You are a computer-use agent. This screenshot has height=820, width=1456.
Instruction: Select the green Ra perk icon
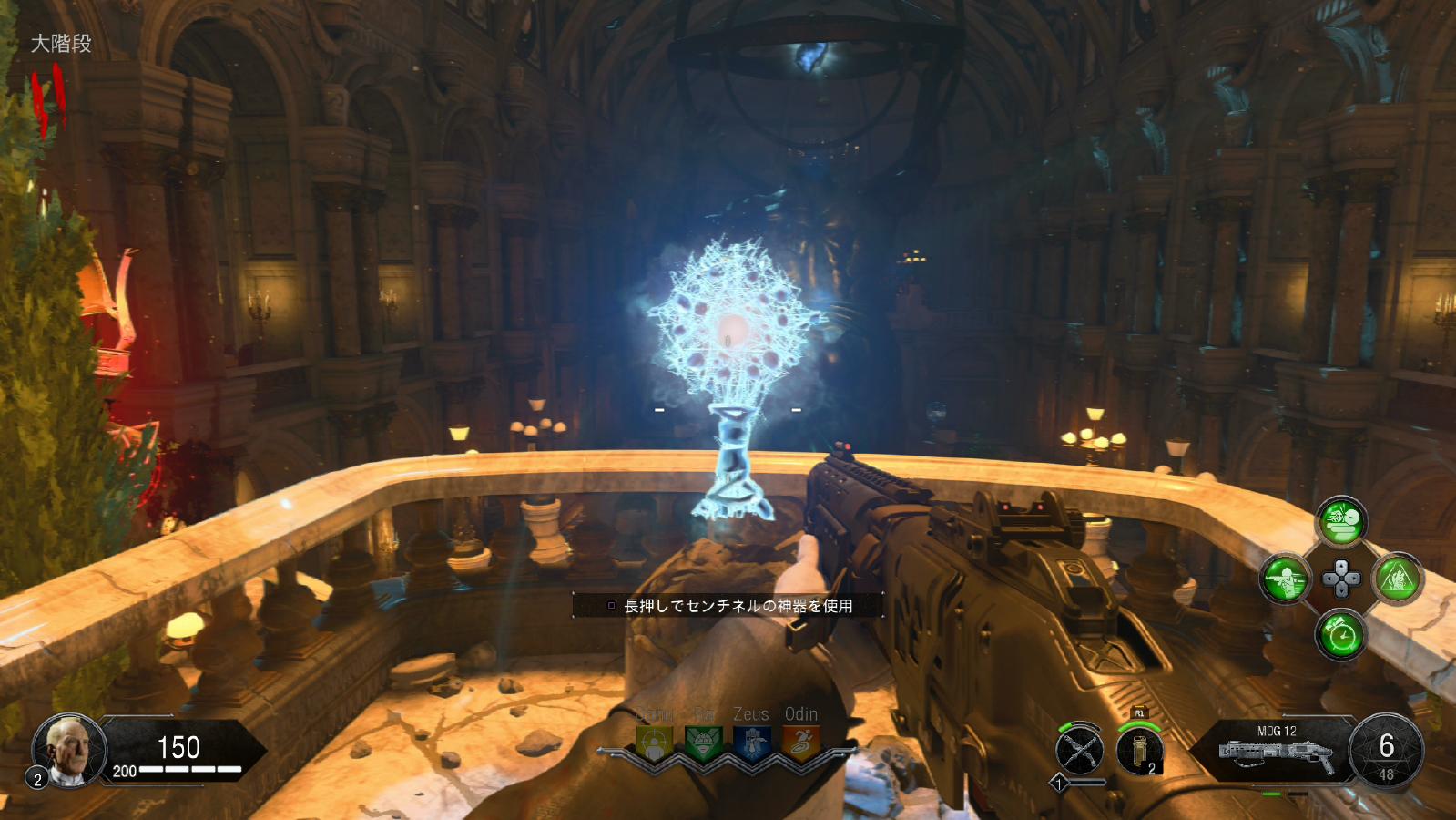(703, 743)
